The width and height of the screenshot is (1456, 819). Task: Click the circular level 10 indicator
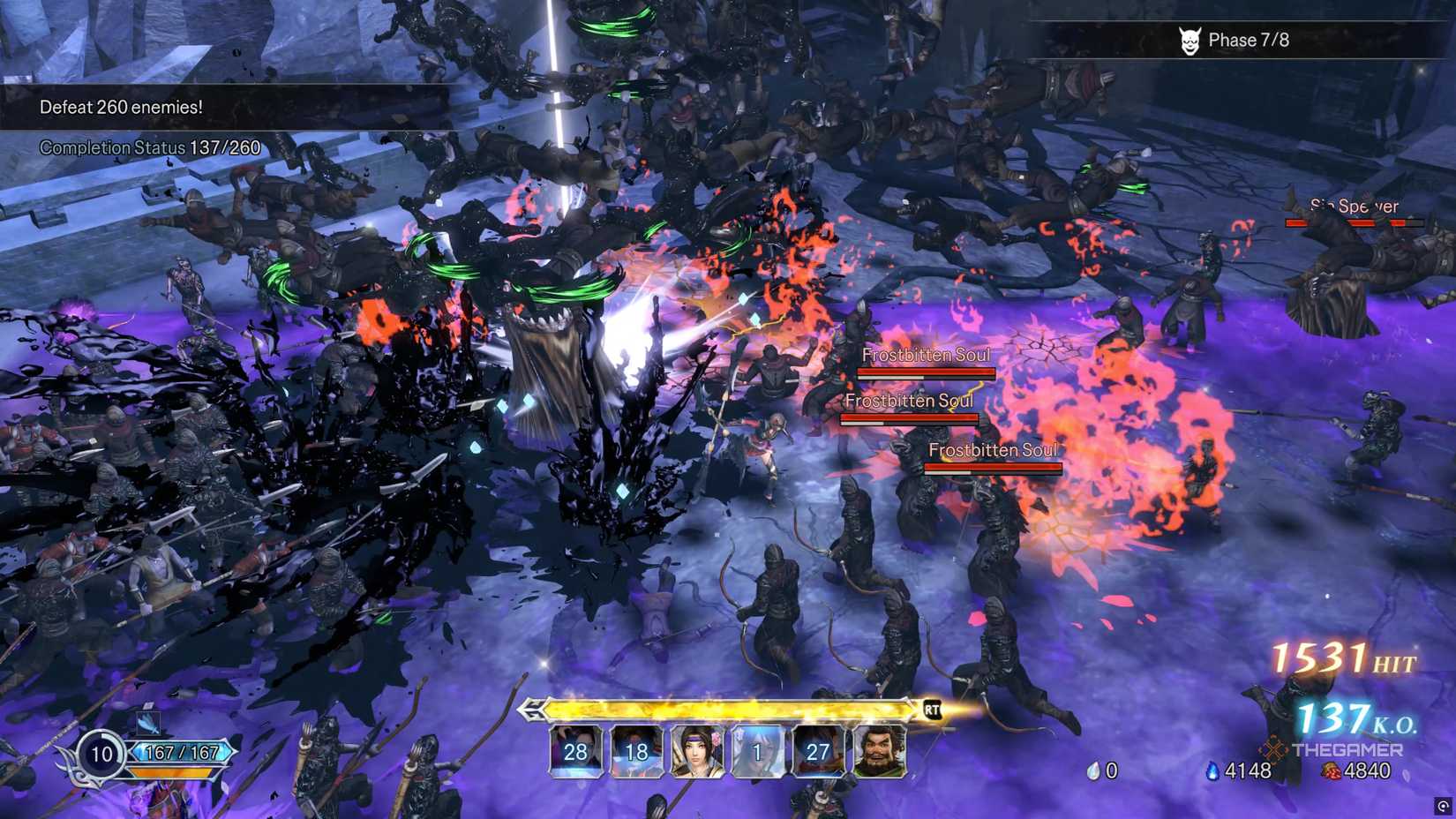pyautogui.click(x=100, y=755)
